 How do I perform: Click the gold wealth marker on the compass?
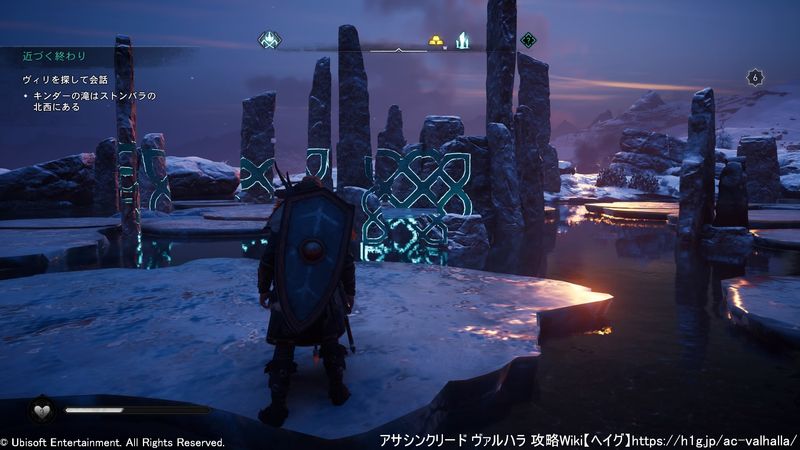(437, 41)
